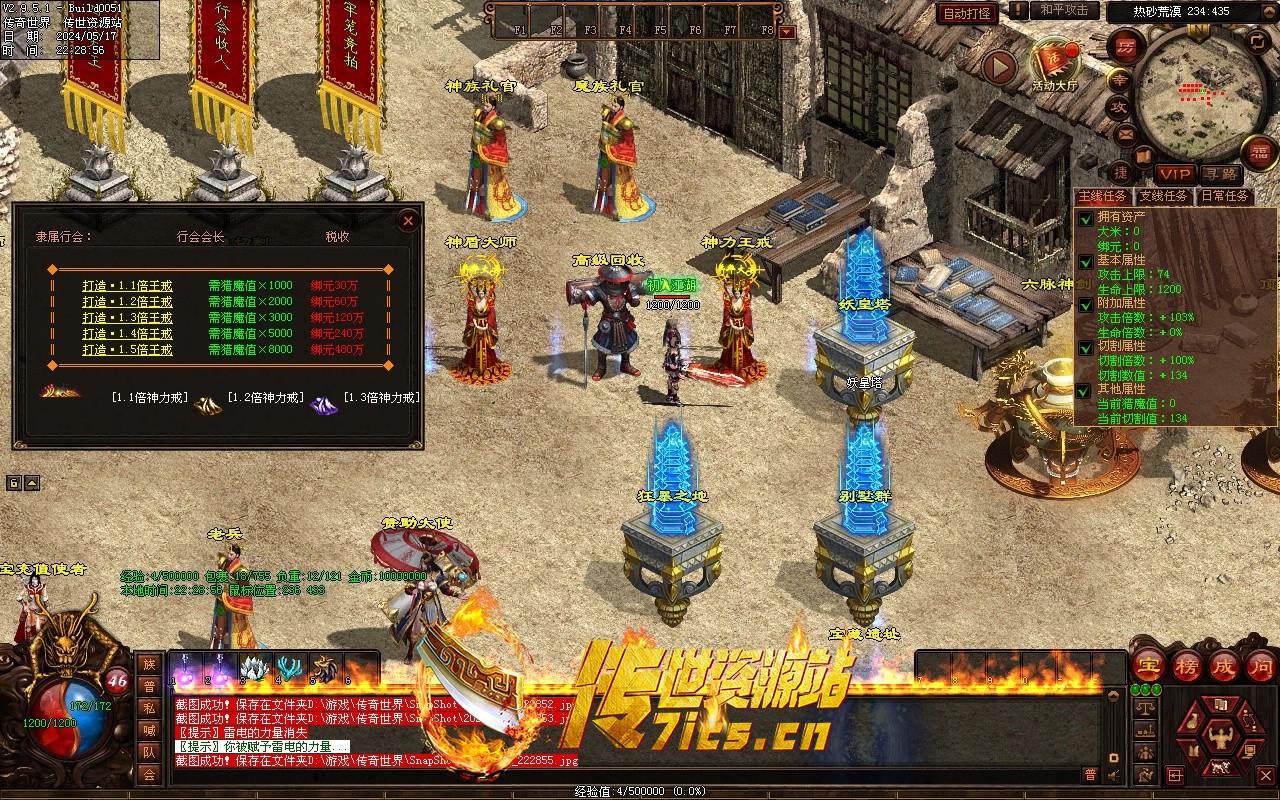Screen dimensions: 1280x800
Task: Toggle the 拥有资产 checkbox in the tracker
Action: [x=1086, y=218]
